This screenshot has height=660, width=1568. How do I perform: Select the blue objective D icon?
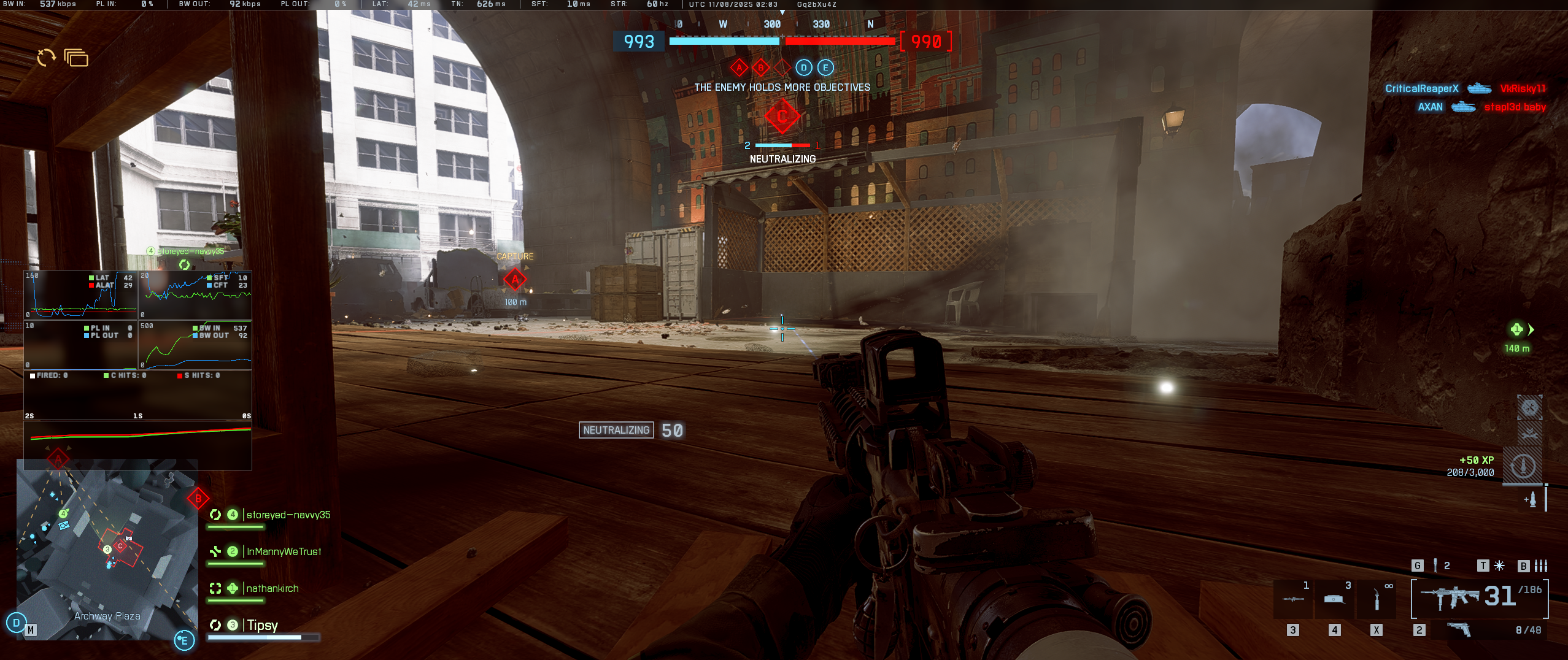(x=803, y=67)
